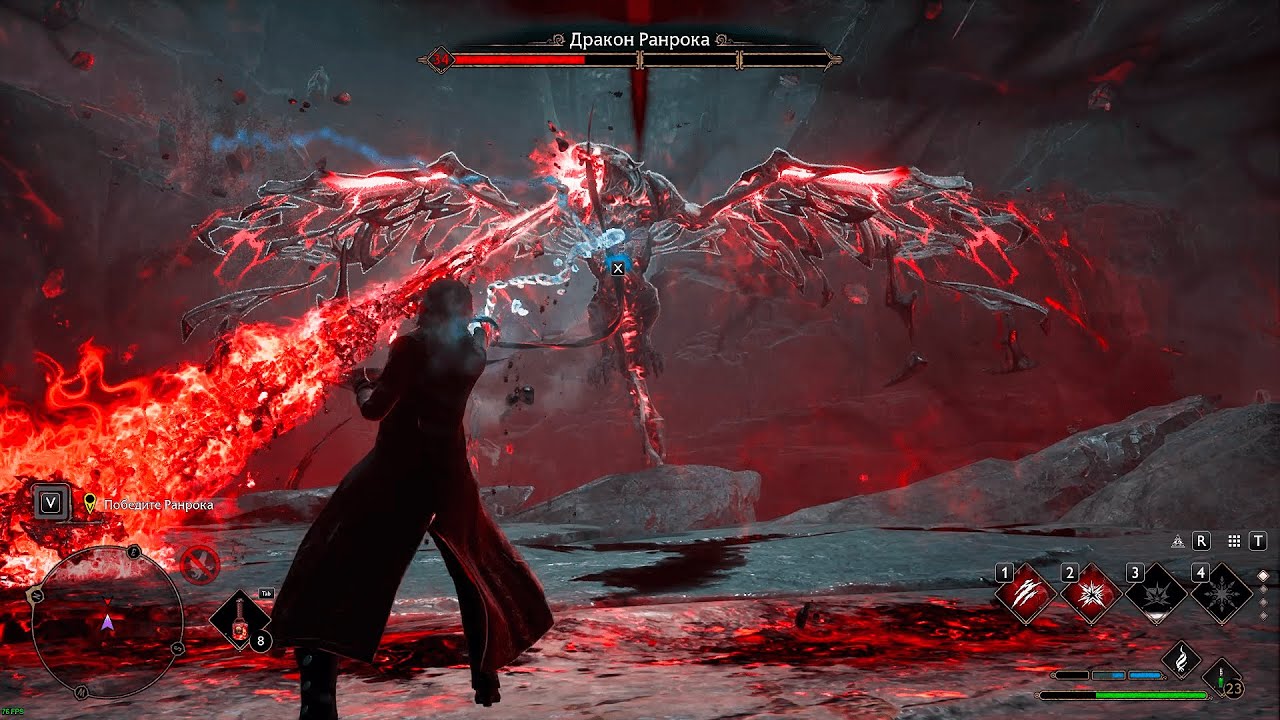
Task: Use the green healing potion with count 23
Action: tap(1222, 676)
